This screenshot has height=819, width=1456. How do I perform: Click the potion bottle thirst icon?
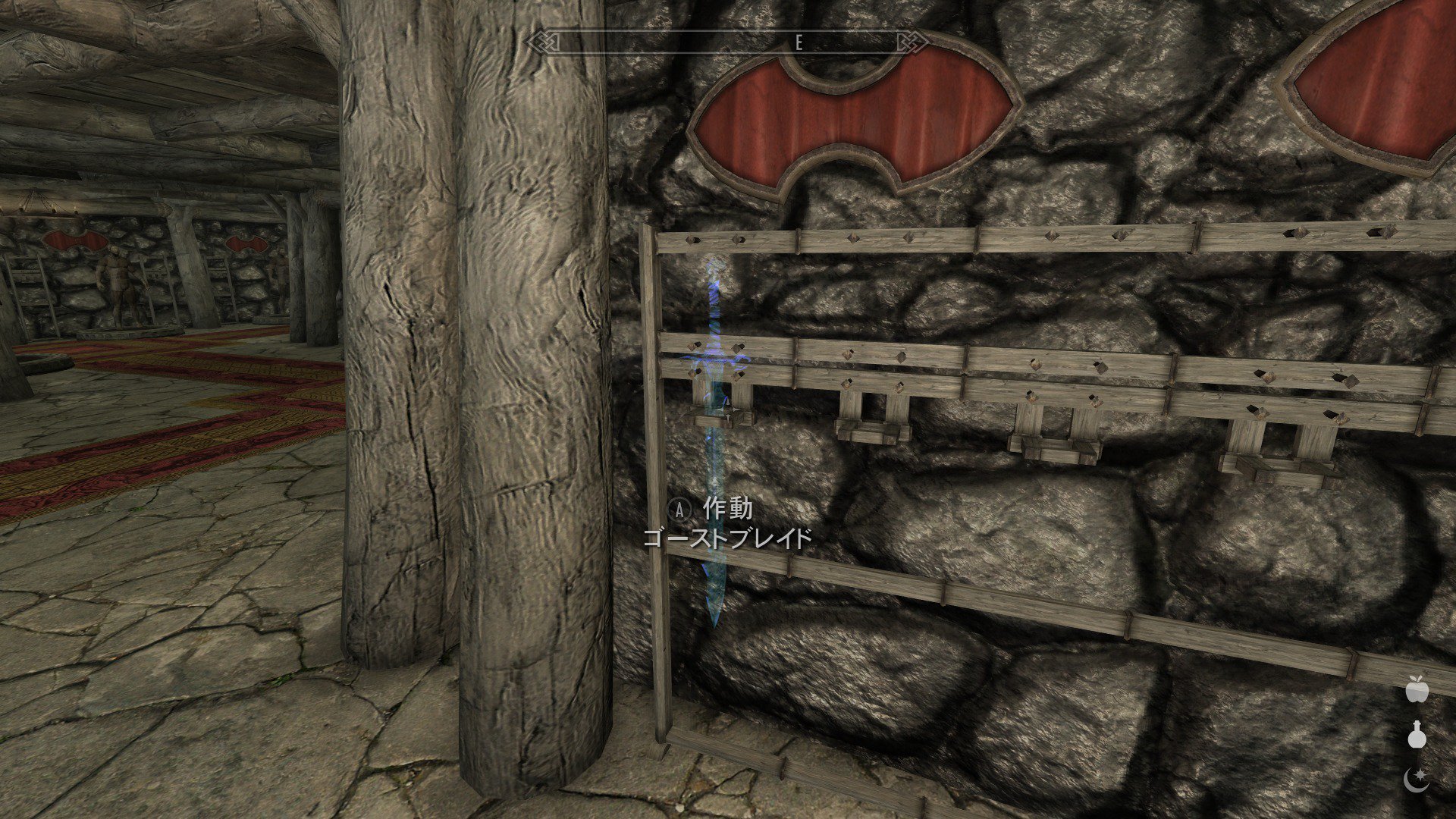(1417, 735)
